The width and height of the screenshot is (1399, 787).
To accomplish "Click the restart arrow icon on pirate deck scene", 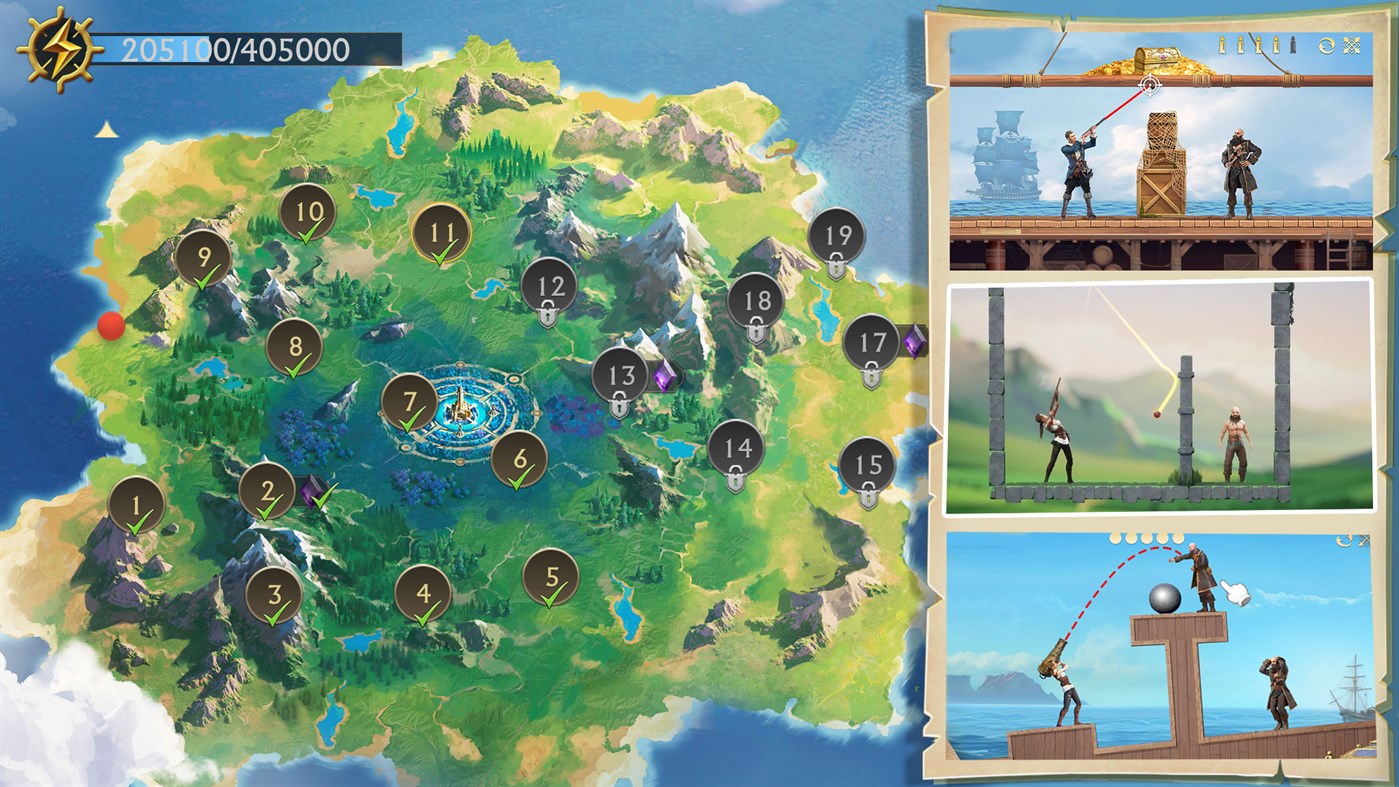I will [1327, 44].
